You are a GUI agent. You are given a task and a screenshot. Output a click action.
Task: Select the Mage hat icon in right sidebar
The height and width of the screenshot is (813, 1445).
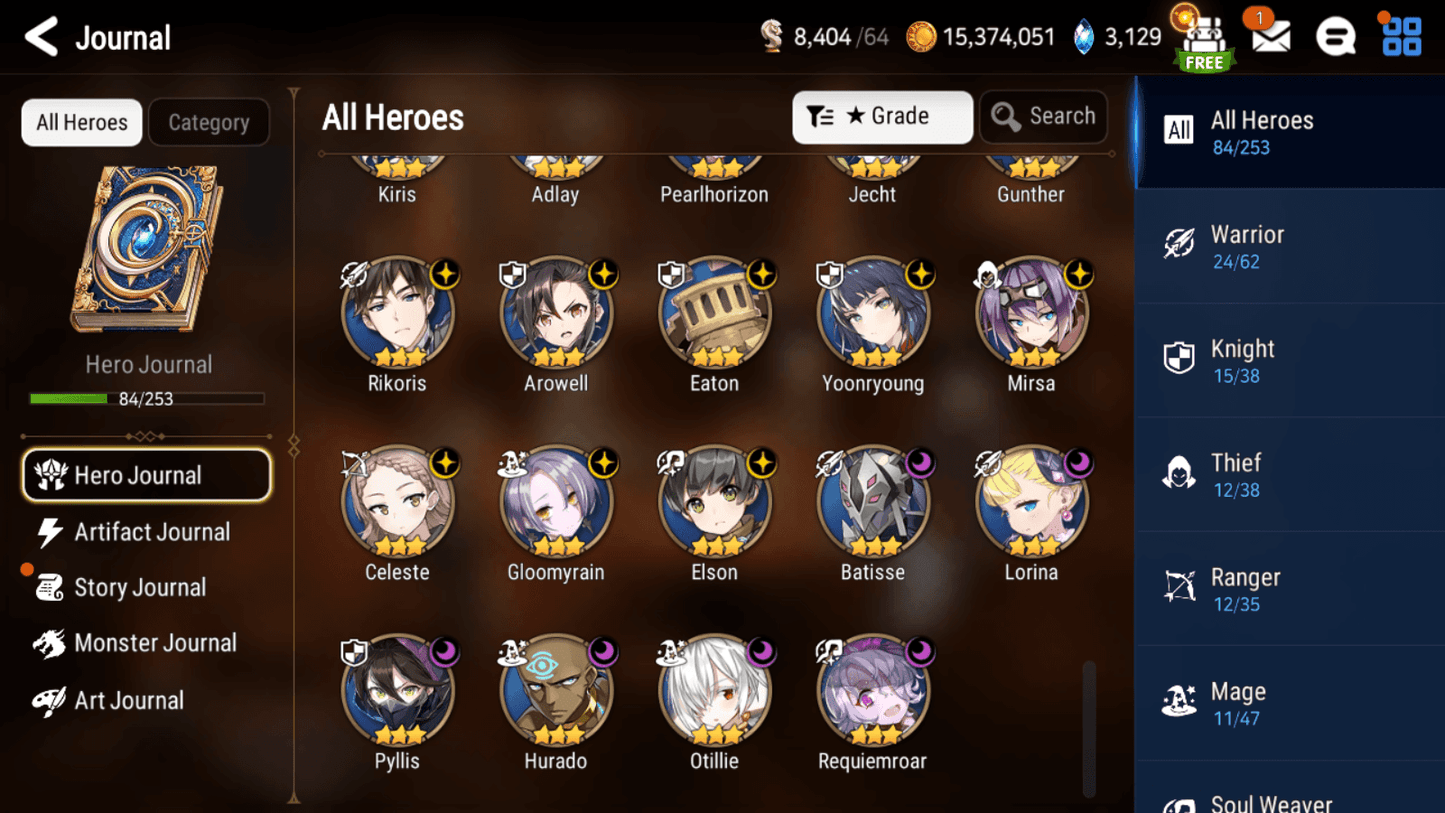[x=1179, y=701]
